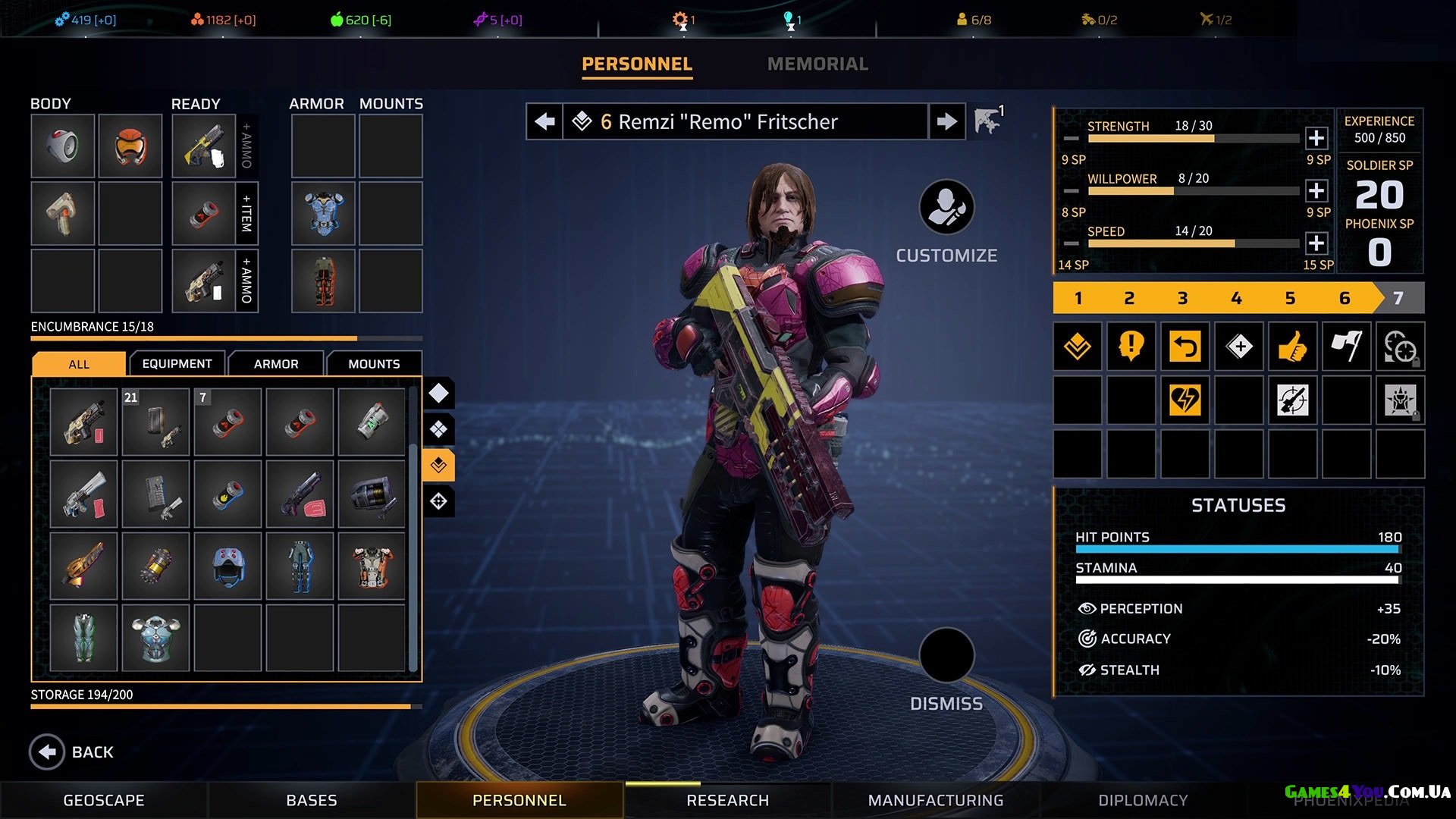Select the blue torso armor slot
This screenshot has height=819, width=1456.
click(x=324, y=213)
